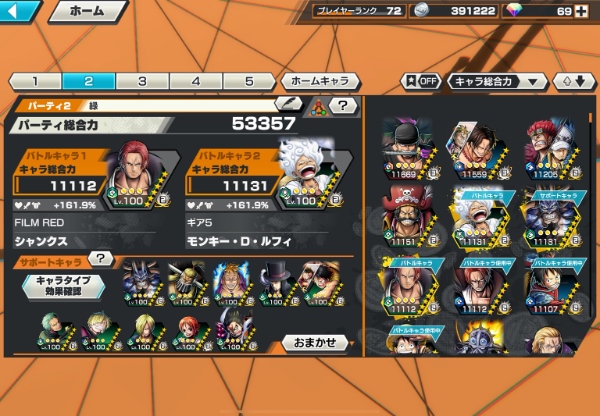This screenshot has width=600, height=416.
Task: Open the サポートキャラ help question mark
Action: (x=100, y=259)
